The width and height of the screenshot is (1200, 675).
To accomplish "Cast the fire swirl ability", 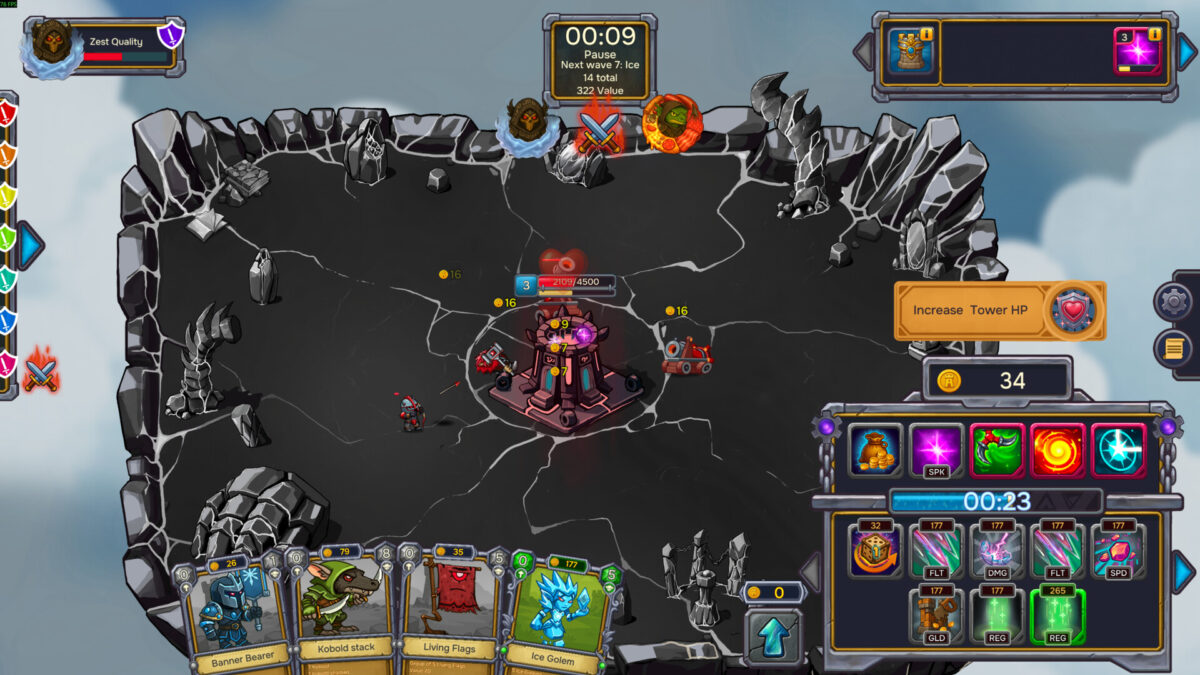I will [1058, 449].
